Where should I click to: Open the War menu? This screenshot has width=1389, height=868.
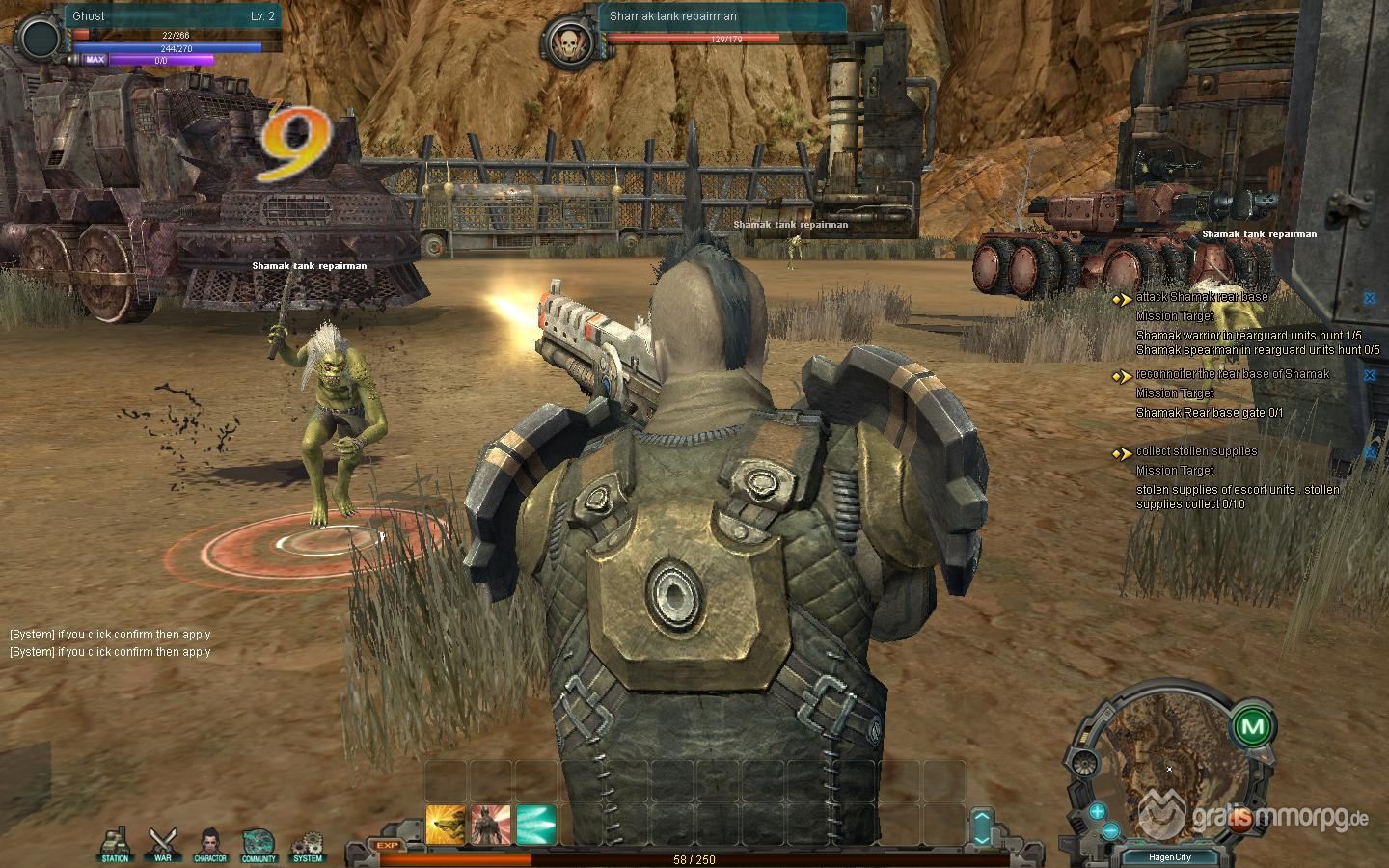tap(162, 843)
